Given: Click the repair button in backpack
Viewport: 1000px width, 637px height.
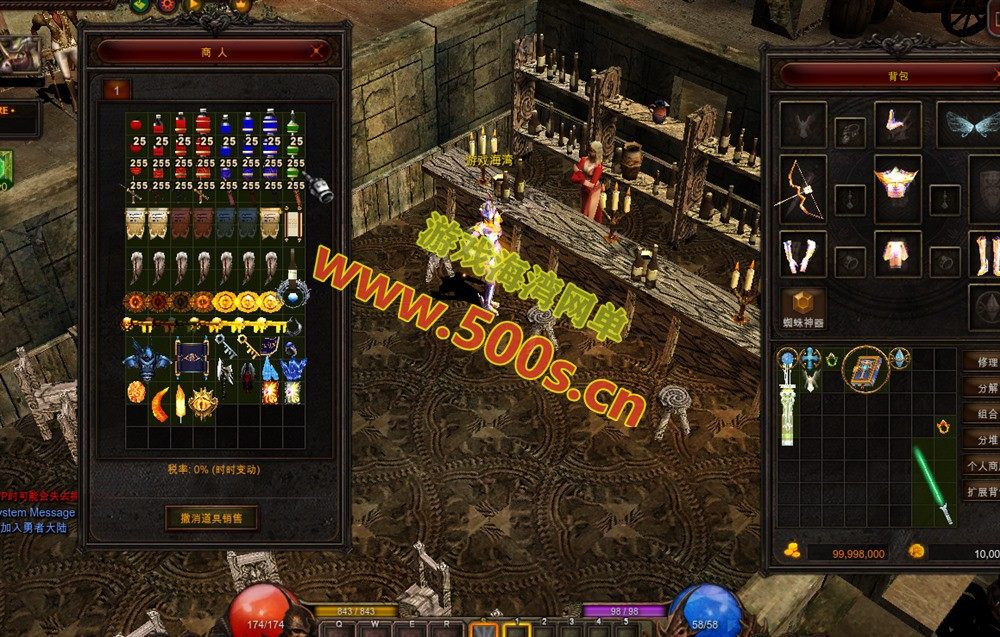Looking at the screenshot, I should (984, 361).
